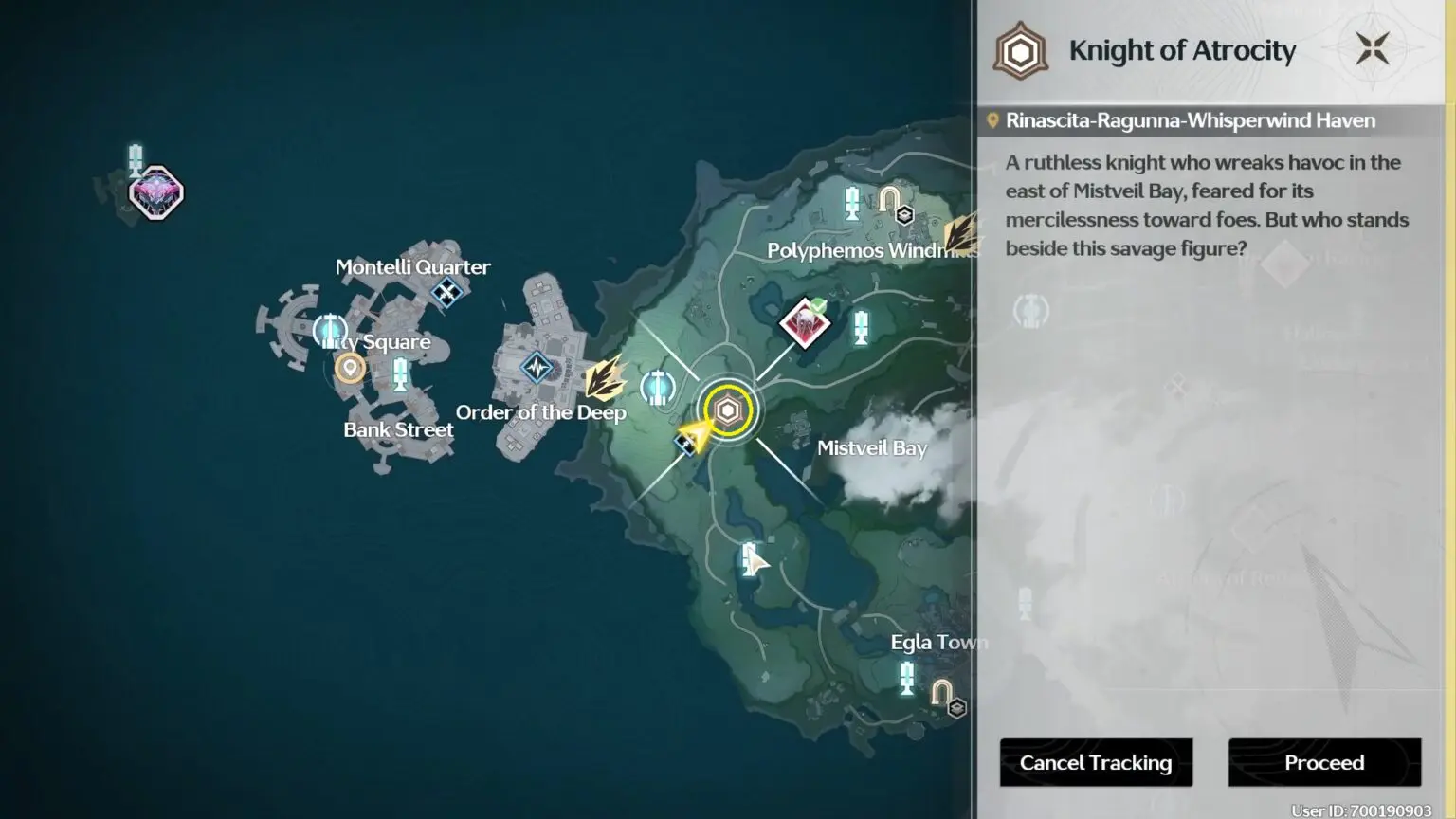Select the beacon right of the red boss marker
The image size is (1456, 819).
click(x=861, y=327)
